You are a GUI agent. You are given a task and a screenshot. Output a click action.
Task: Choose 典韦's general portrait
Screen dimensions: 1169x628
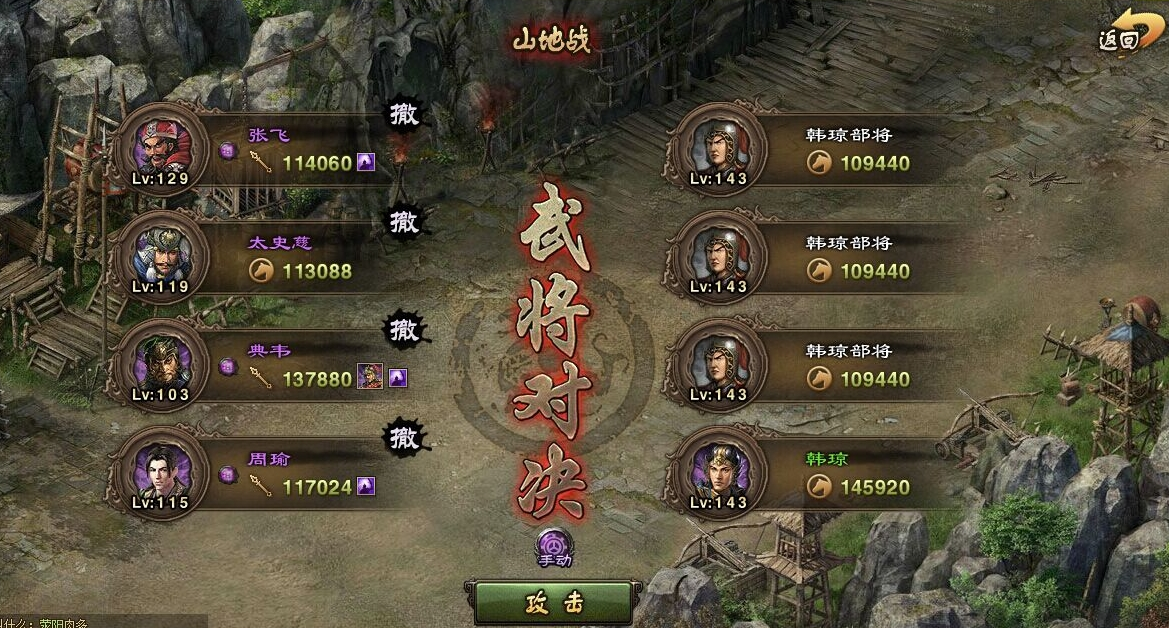(161, 365)
